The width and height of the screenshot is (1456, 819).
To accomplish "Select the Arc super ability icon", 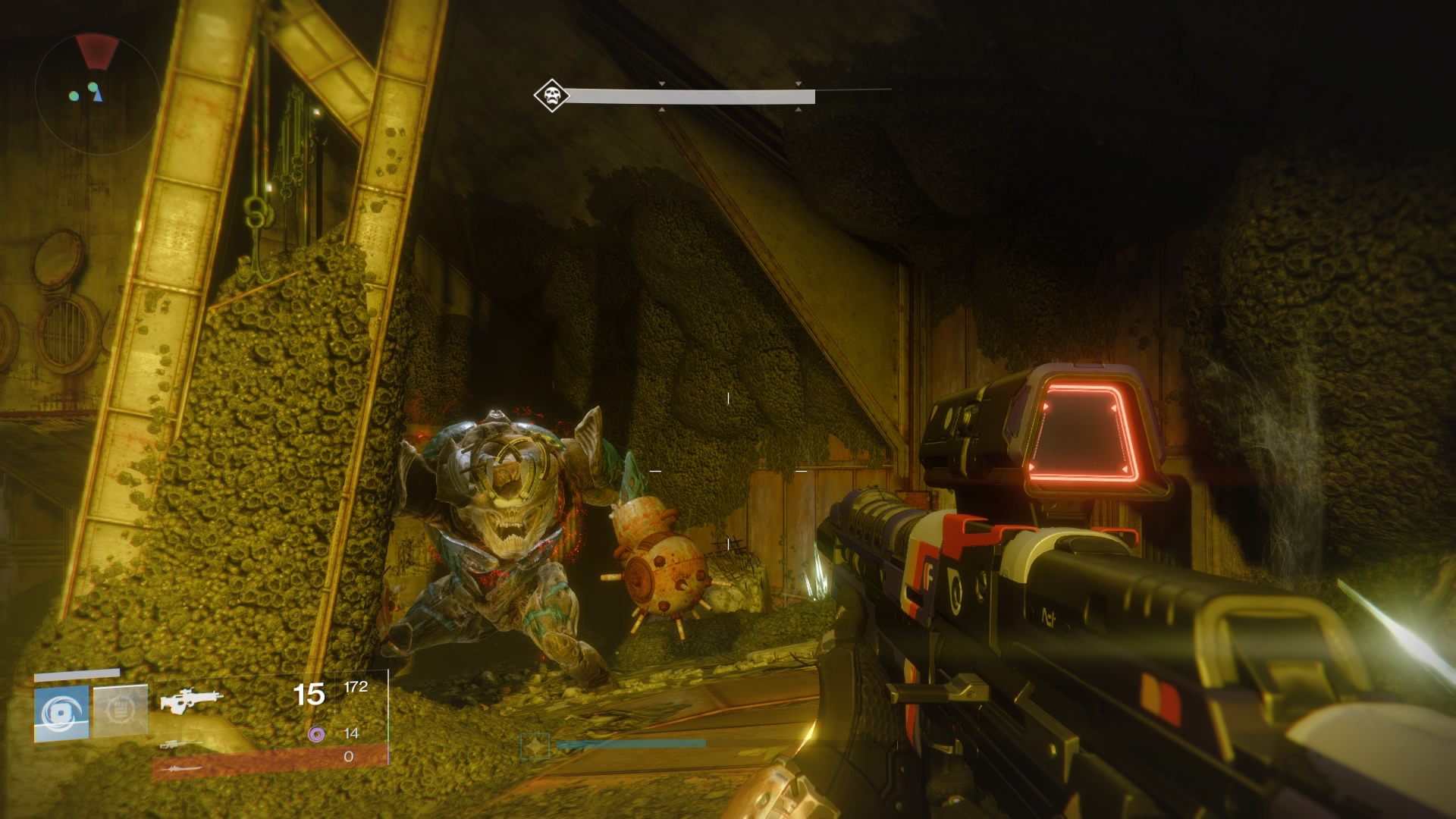I will pos(61,713).
